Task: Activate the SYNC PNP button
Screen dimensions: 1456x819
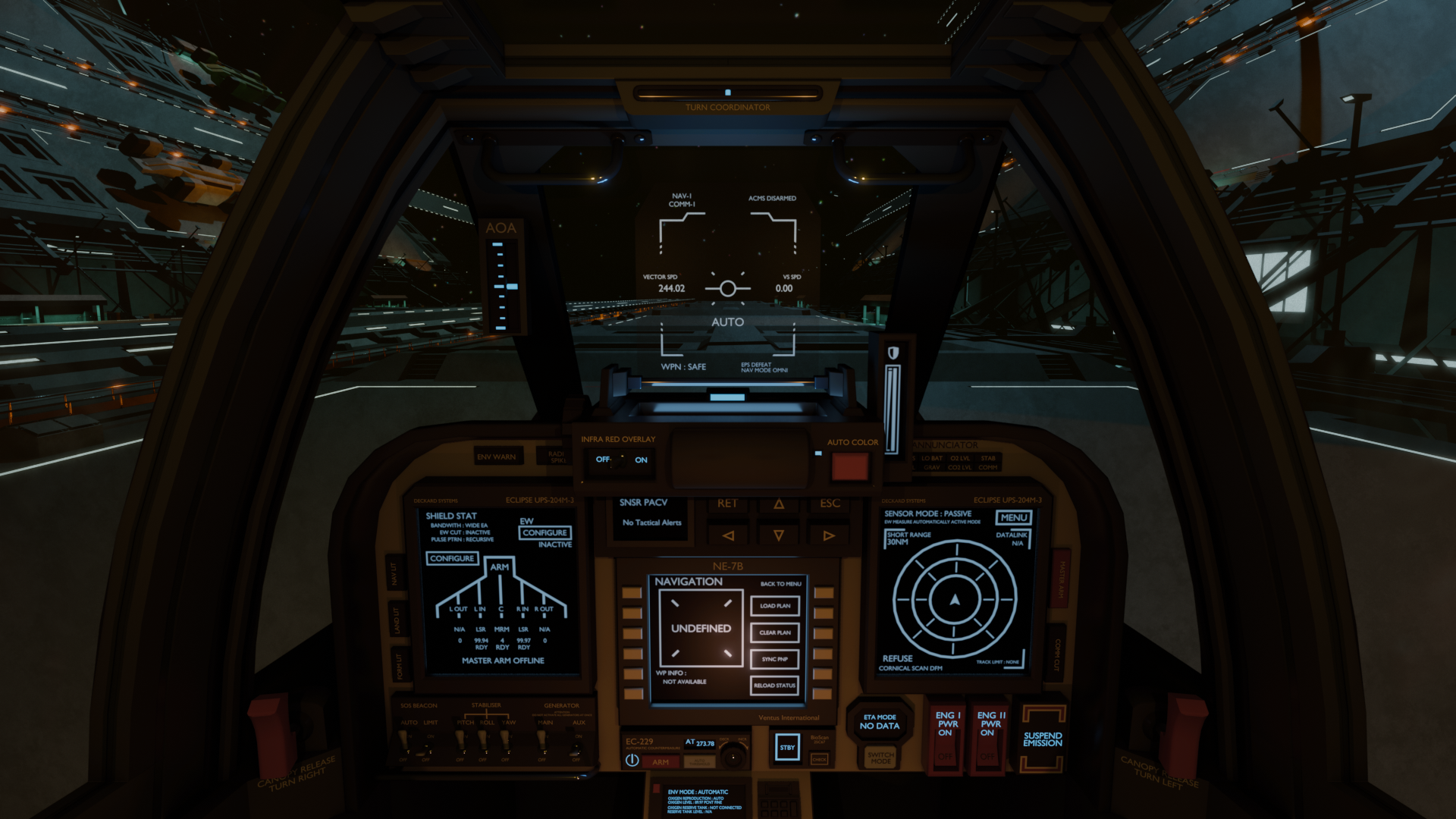Action: pyautogui.click(x=774, y=659)
